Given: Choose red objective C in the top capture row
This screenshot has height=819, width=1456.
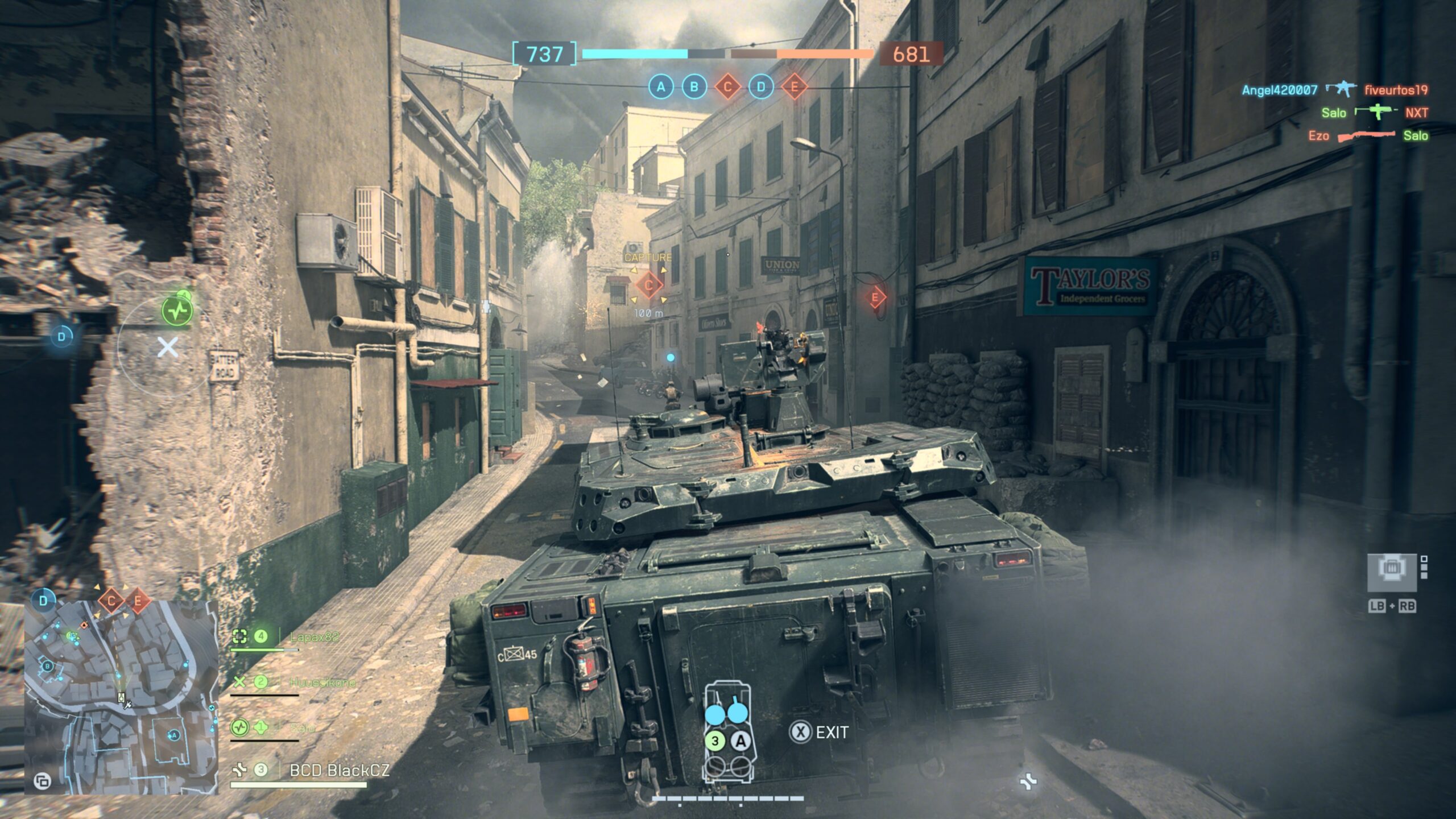Looking at the screenshot, I should pyautogui.click(x=727, y=87).
